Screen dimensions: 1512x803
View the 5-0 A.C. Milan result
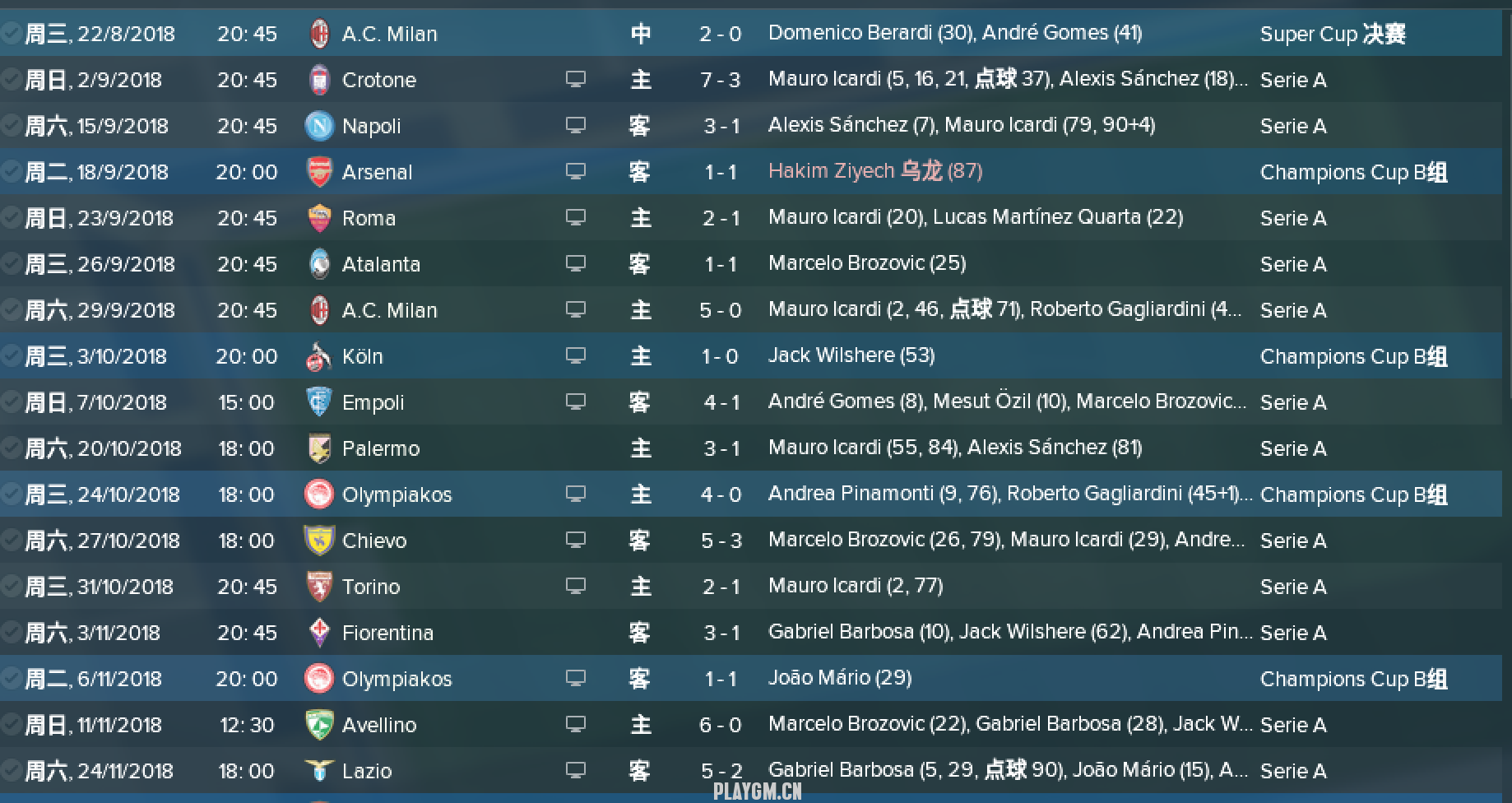(x=721, y=310)
